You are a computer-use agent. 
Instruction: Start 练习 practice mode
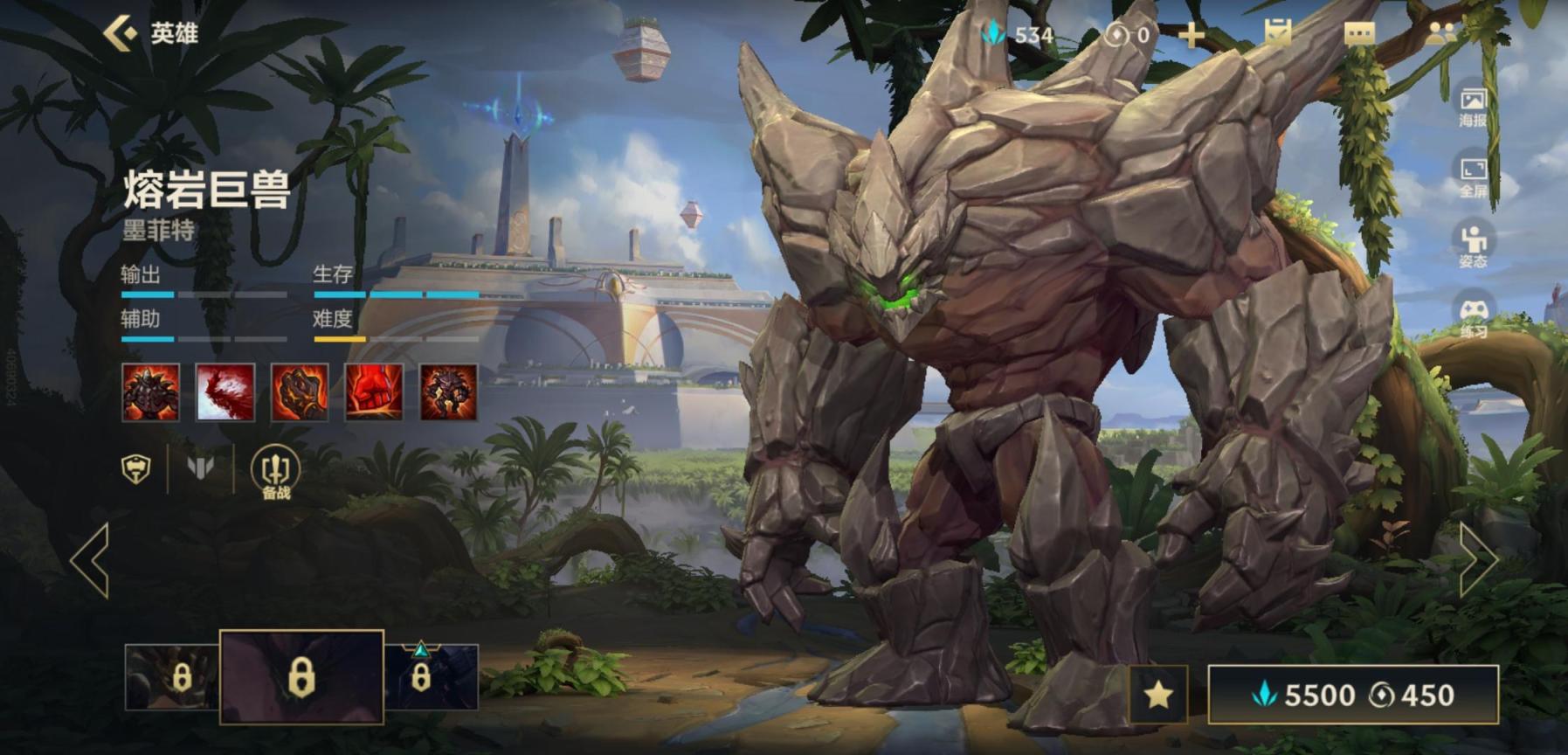pos(1473,316)
